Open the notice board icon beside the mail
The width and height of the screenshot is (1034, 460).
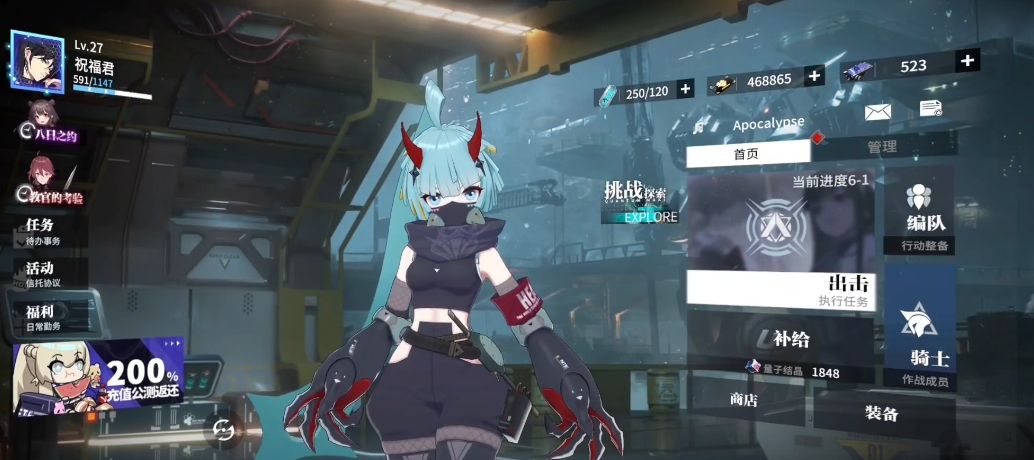[x=931, y=107]
